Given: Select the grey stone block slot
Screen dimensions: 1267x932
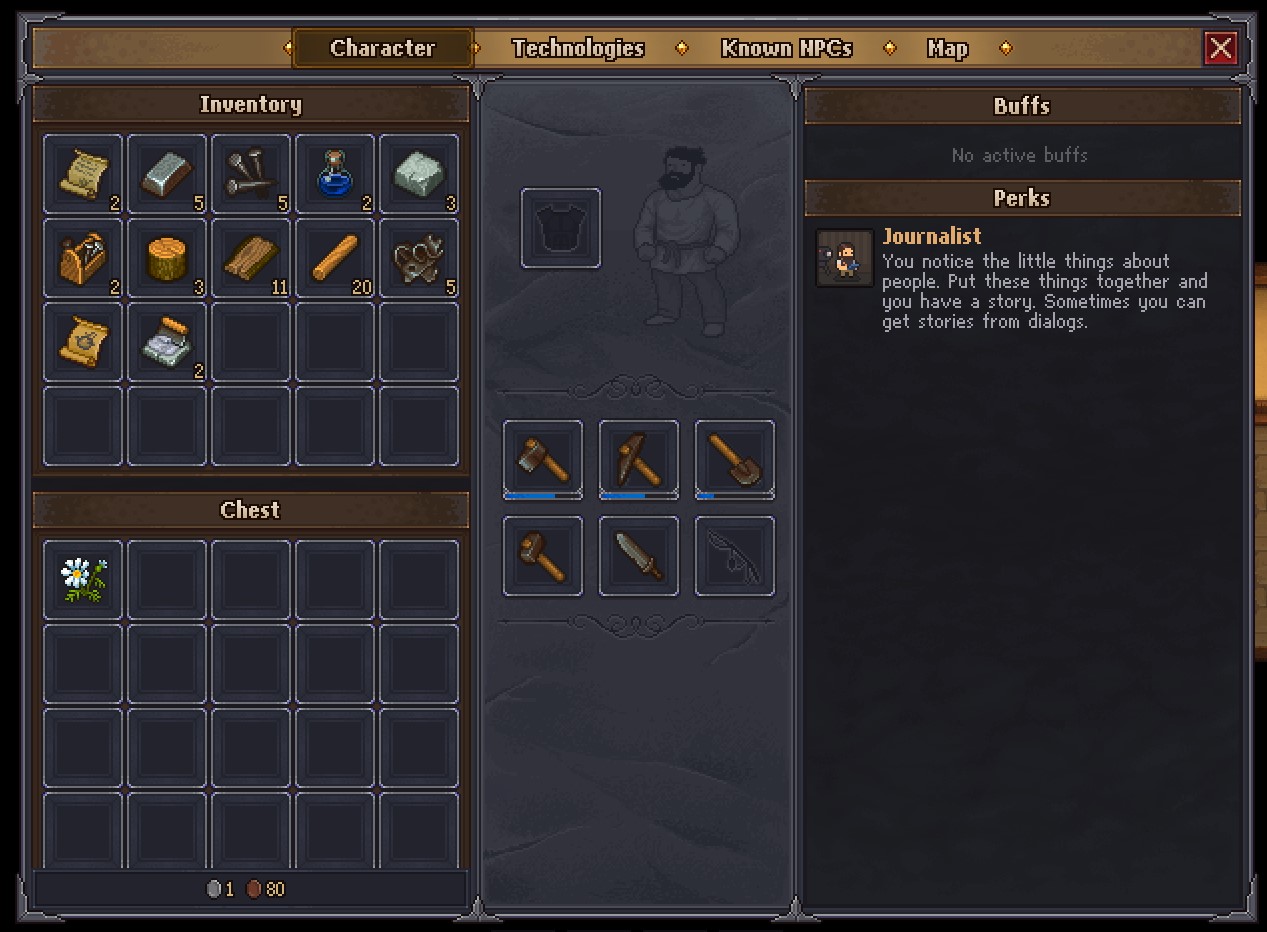Looking at the screenshot, I should click(419, 174).
